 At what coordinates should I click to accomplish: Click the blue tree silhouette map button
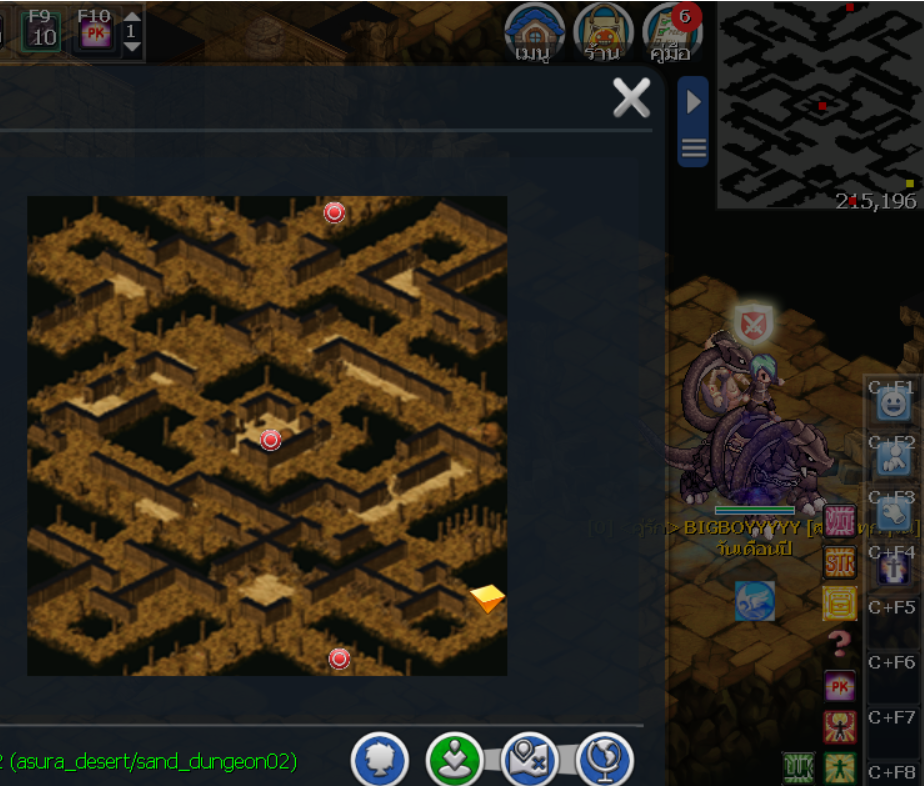[x=380, y=761]
